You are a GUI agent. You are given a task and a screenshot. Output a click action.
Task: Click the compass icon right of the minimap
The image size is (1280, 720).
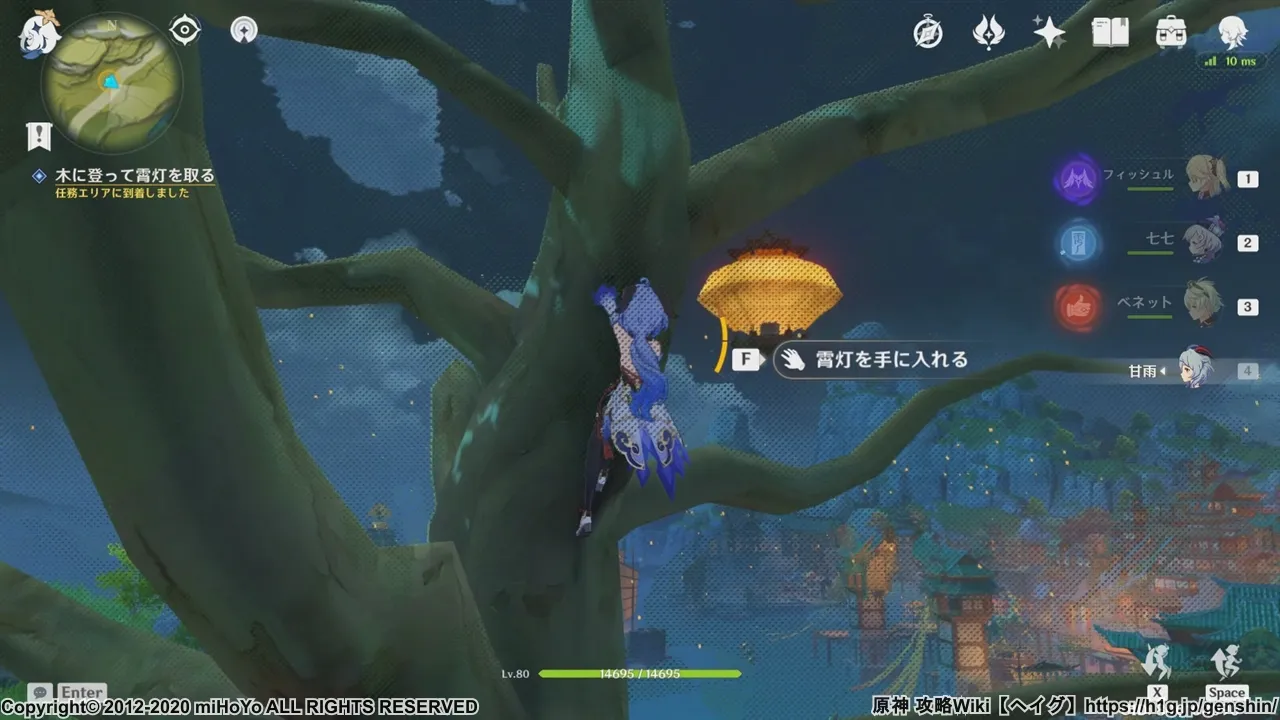[243, 31]
